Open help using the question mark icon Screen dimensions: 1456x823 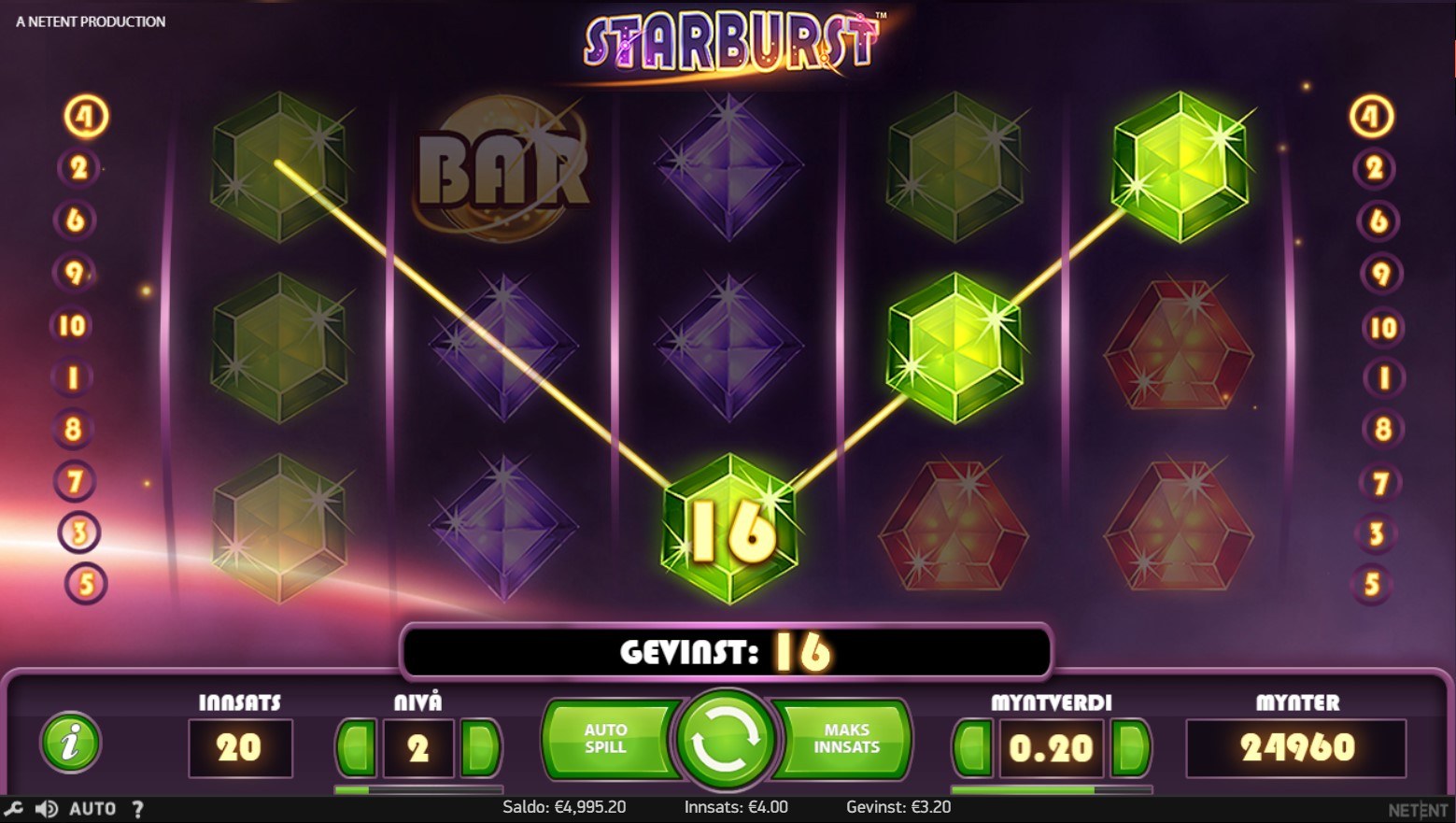click(x=138, y=808)
